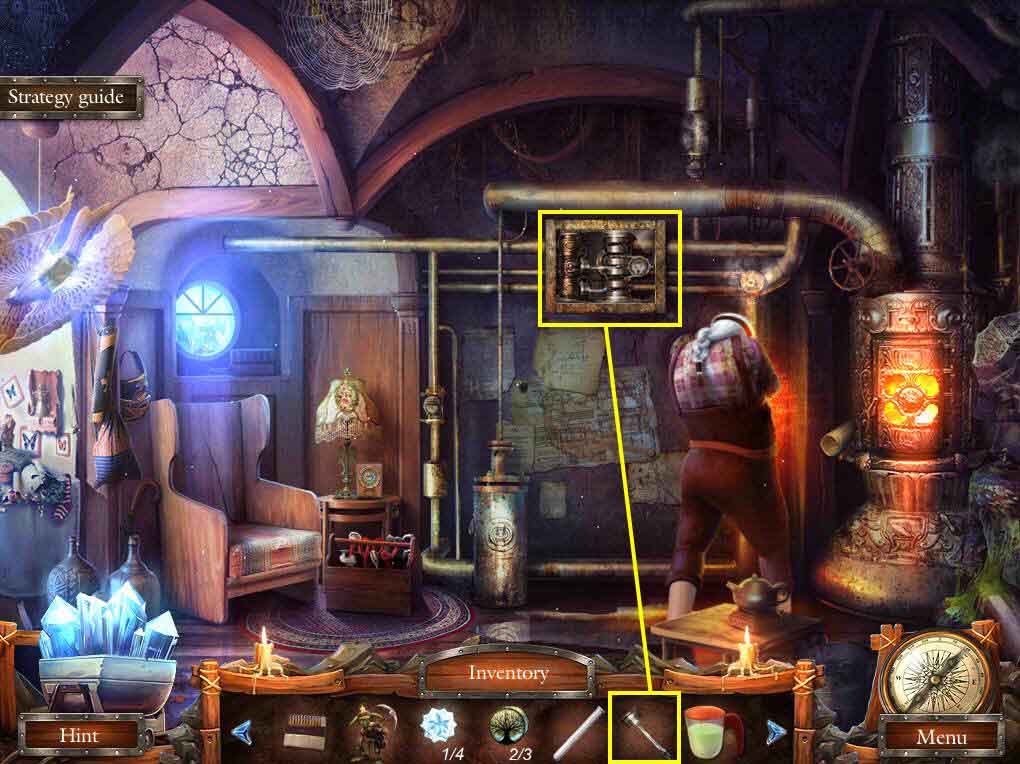Viewport: 1020px width, 764px height.
Task: Open the Strategy guide
Action: pyautogui.click(x=66, y=98)
